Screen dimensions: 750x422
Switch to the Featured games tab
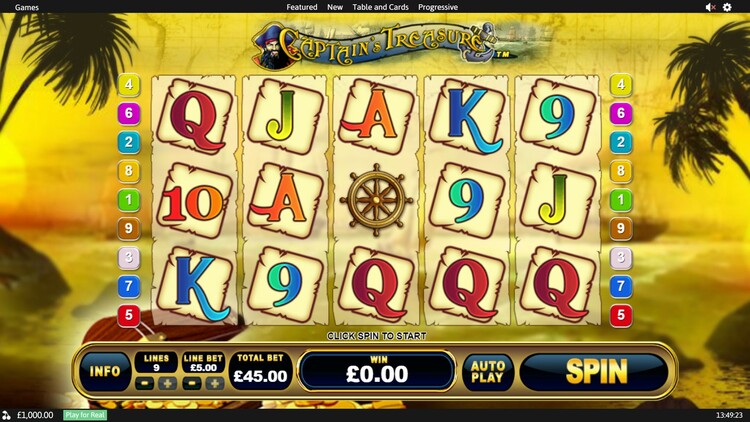click(302, 7)
